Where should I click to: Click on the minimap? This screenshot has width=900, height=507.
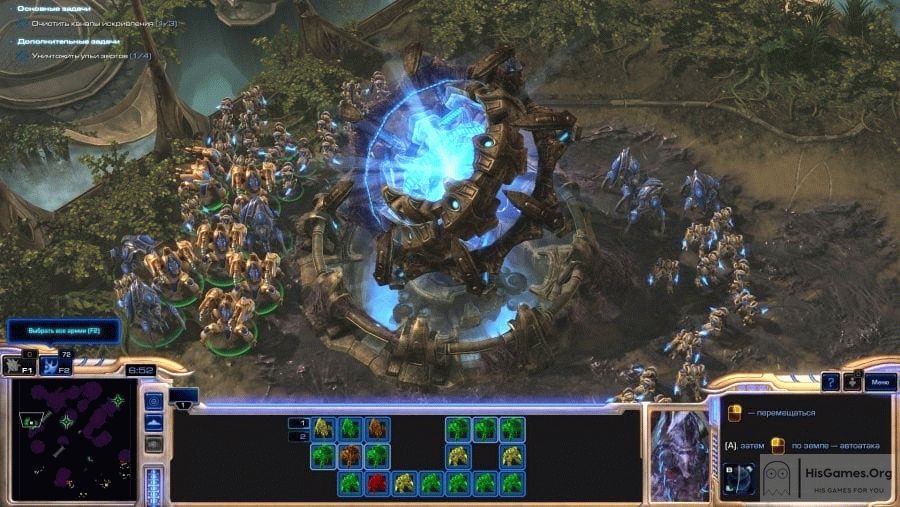[x=74, y=442]
